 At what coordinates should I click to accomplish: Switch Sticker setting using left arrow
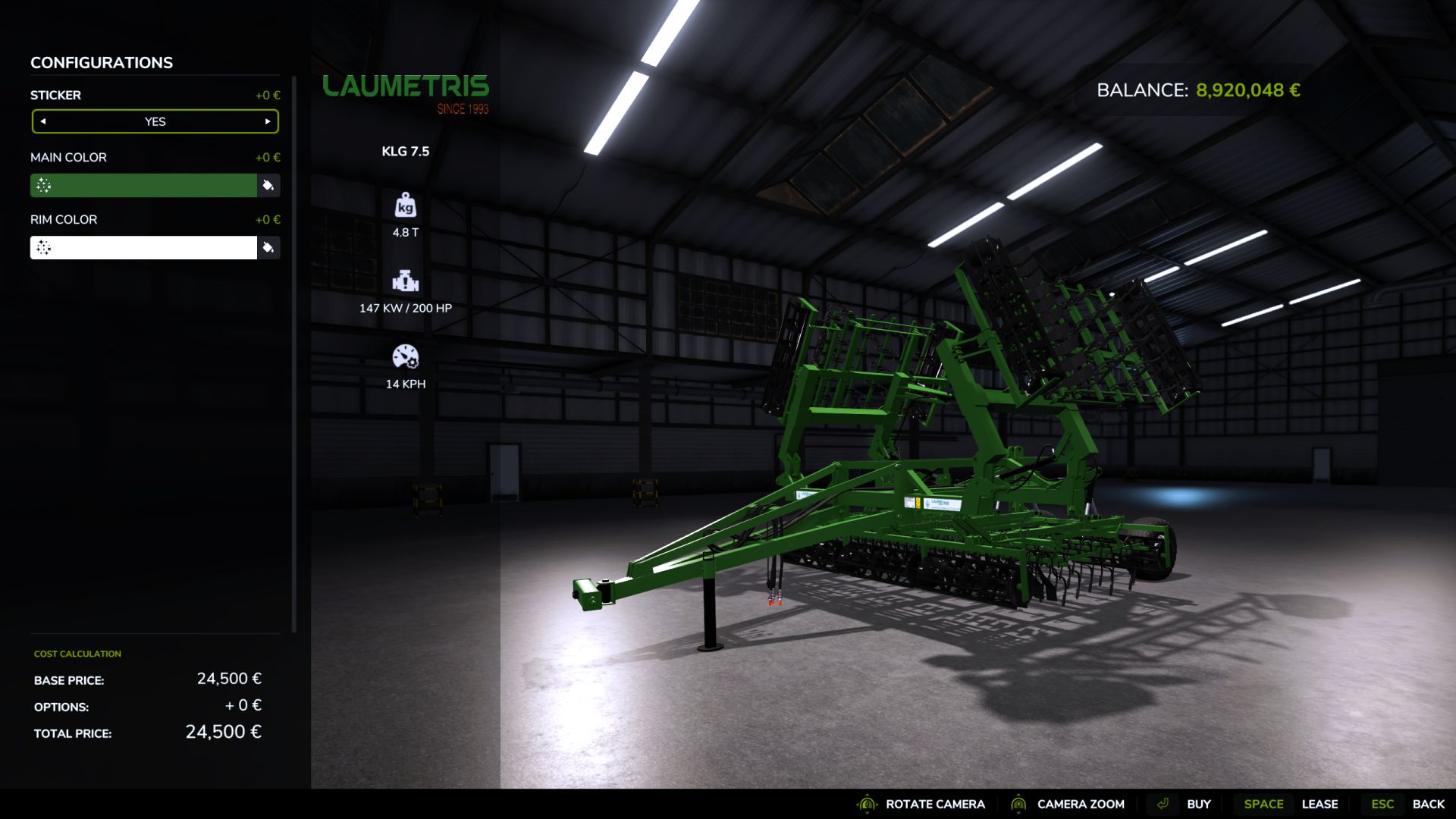[x=45, y=121]
